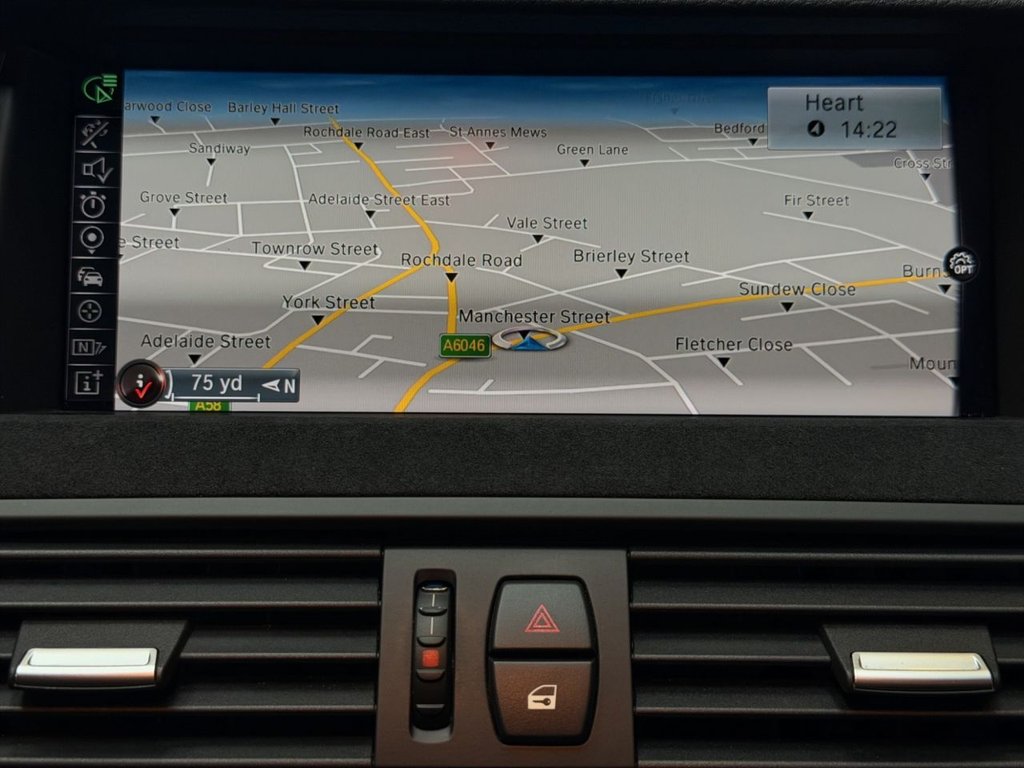This screenshot has height=768, width=1024.
Task: Open the additional information i-plus icon
Action: click(89, 382)
